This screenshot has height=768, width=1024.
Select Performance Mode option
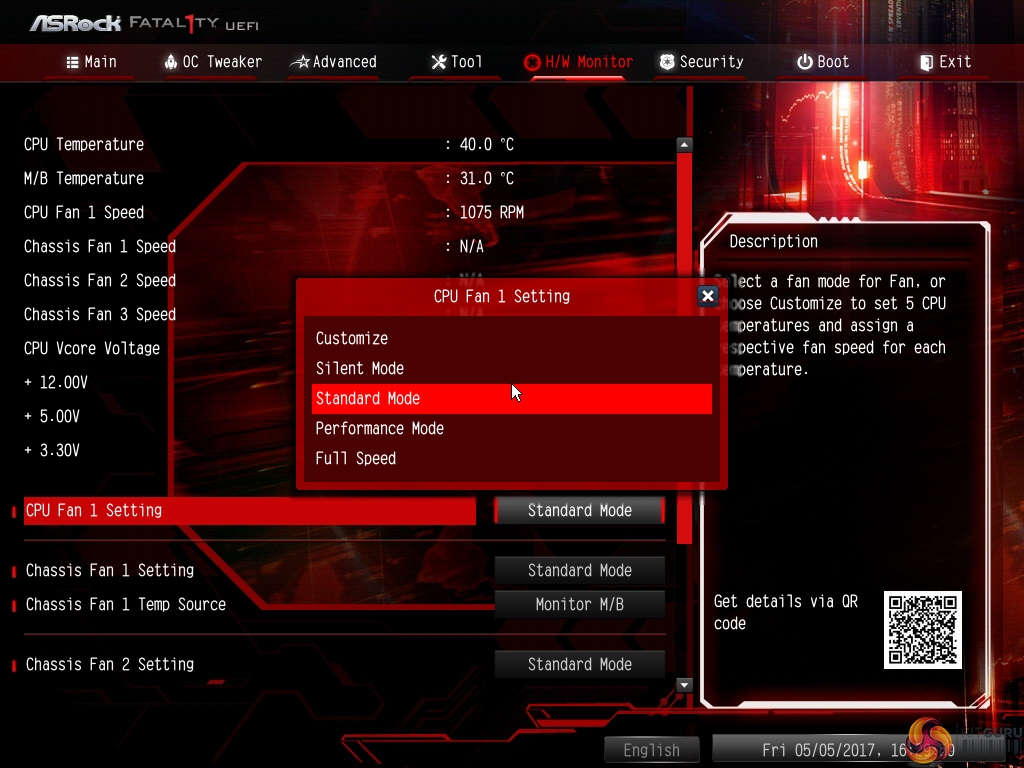pos(380,428)
